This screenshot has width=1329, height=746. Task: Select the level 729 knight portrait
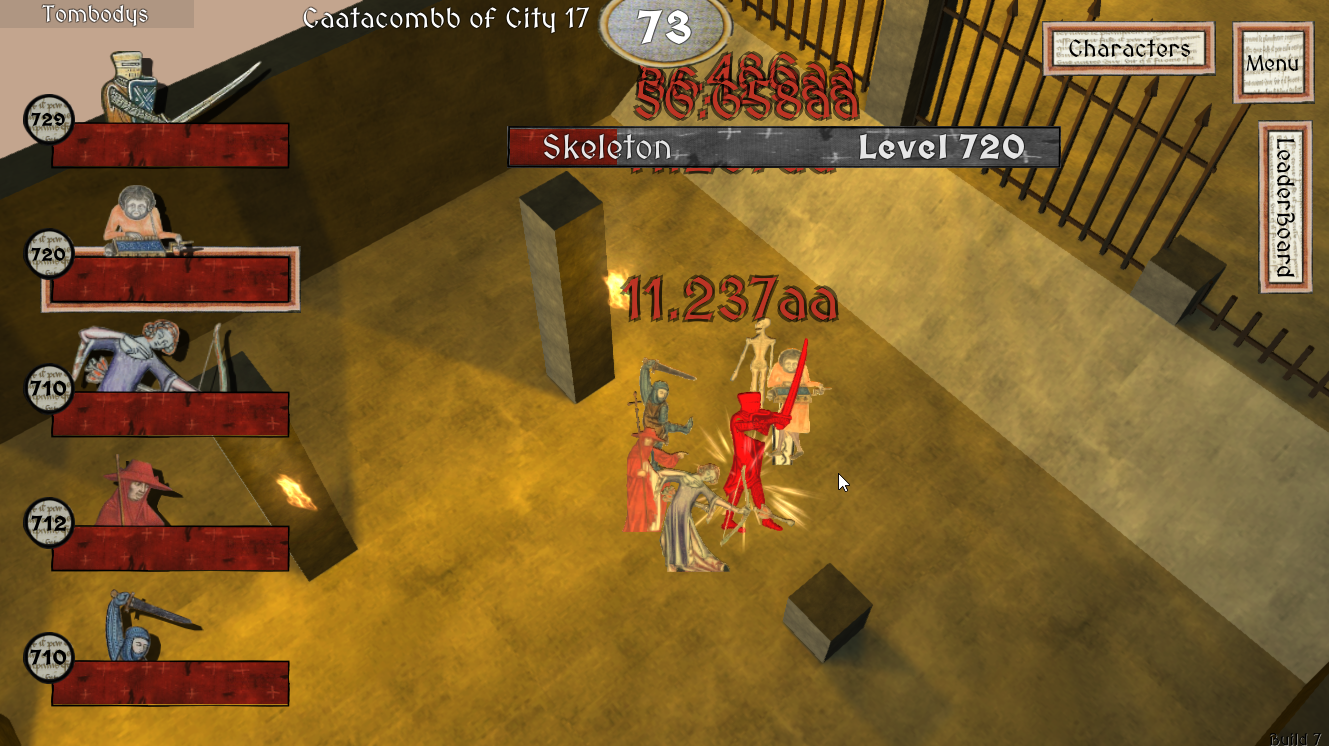125,85
